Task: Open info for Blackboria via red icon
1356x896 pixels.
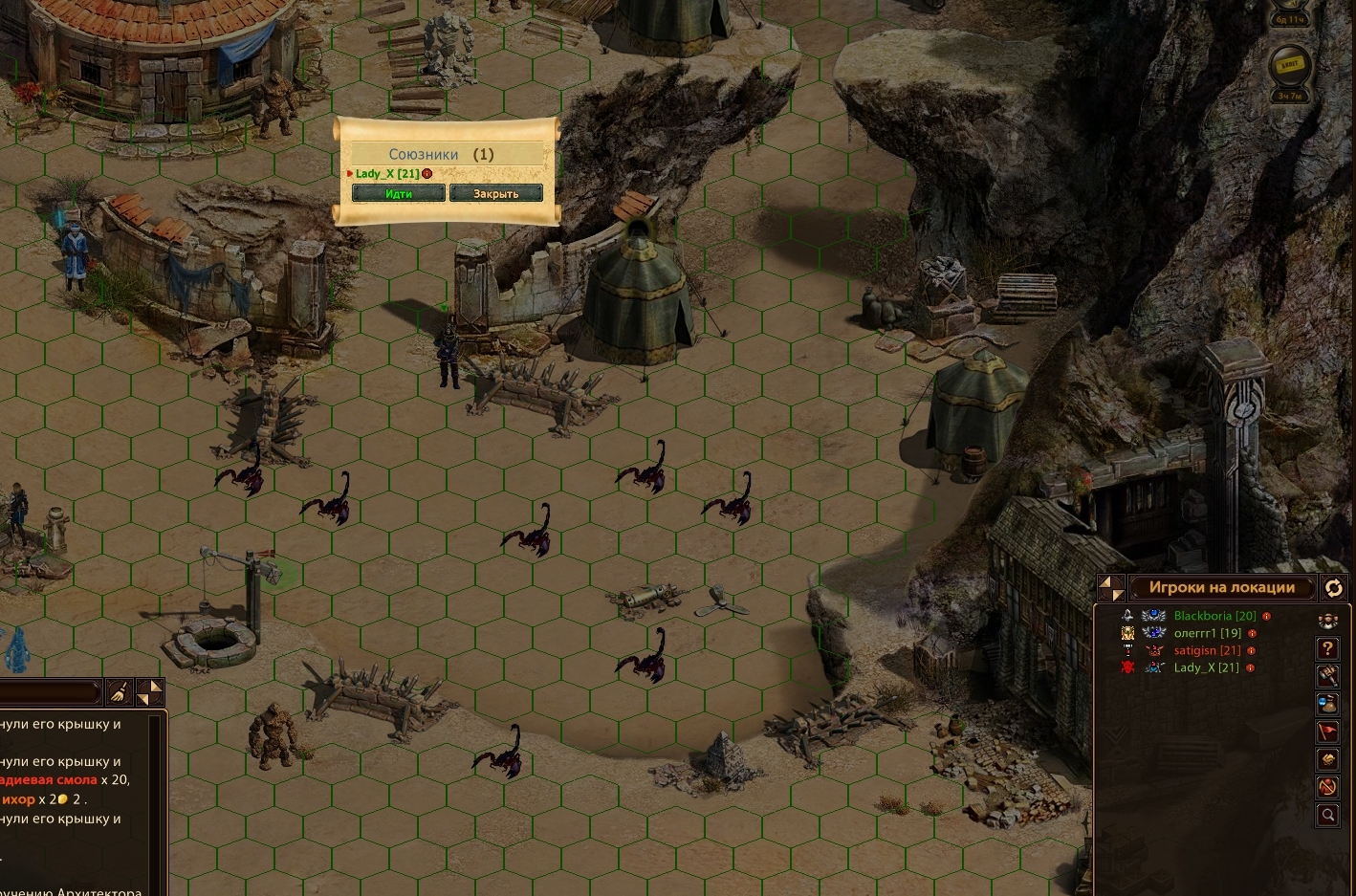Action: point(1267,617)
